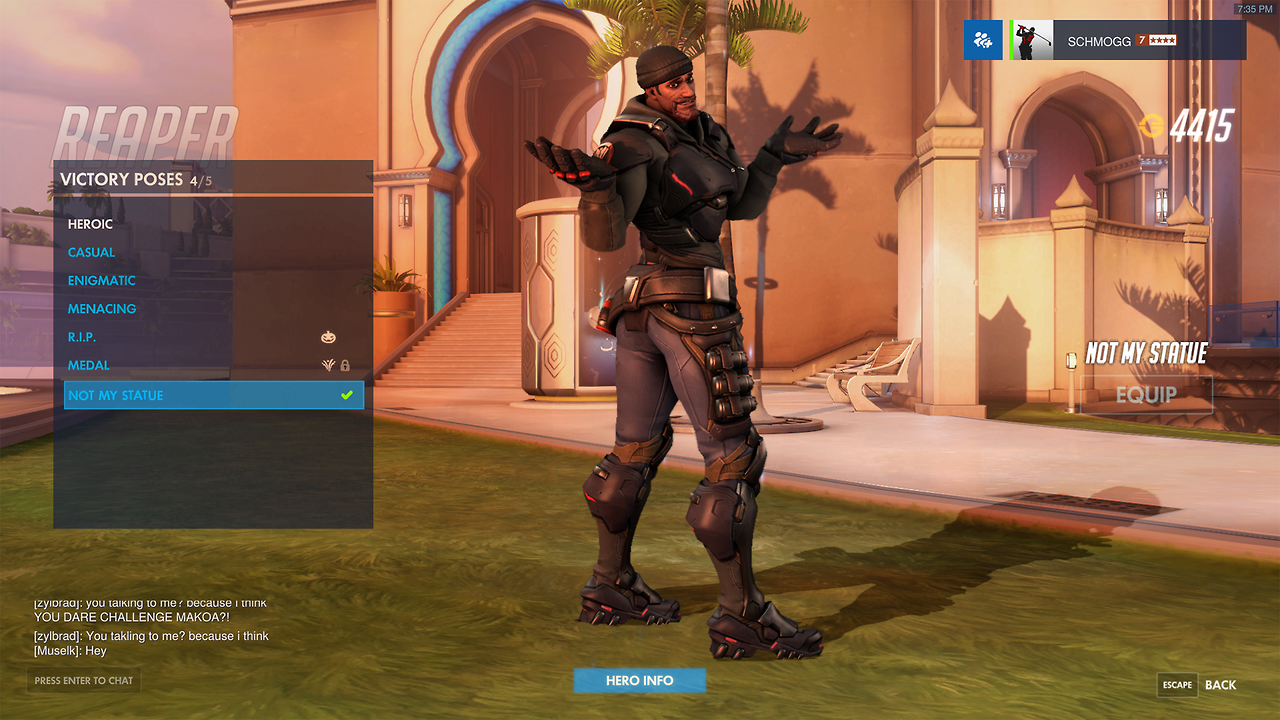1280x720 pixels.
Task: Open Hero Info
Action: (x=639, y=680)
